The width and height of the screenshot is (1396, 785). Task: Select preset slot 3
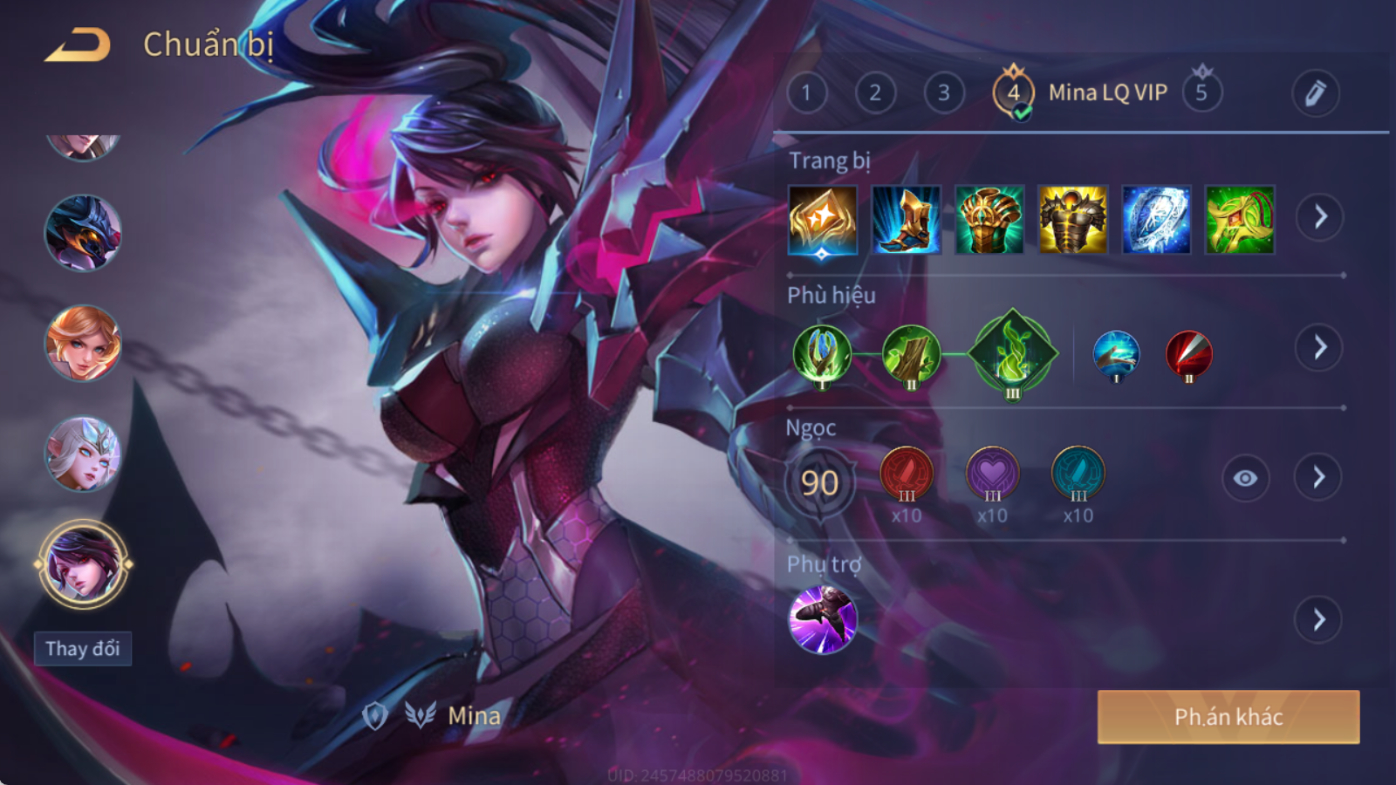(x=943, y=94)
